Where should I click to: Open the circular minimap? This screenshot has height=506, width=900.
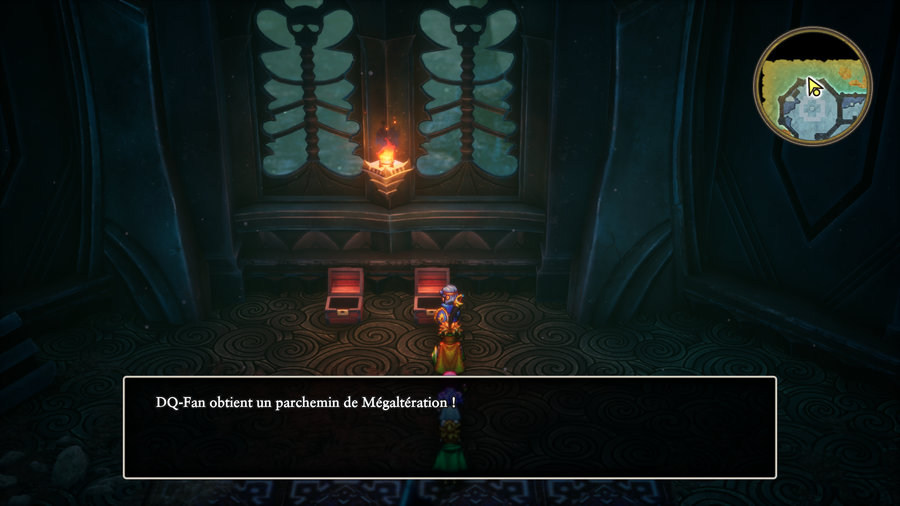point(812,86)
